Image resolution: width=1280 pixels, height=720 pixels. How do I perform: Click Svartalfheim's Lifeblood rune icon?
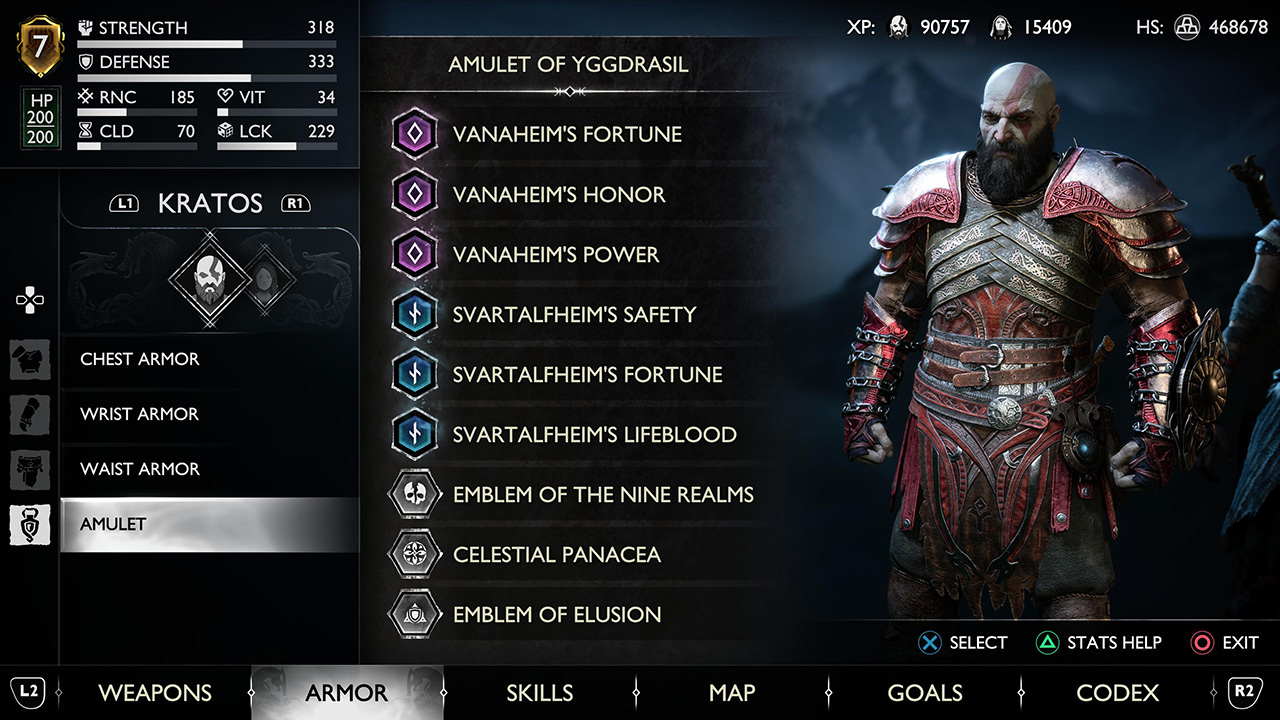[414, 434]
